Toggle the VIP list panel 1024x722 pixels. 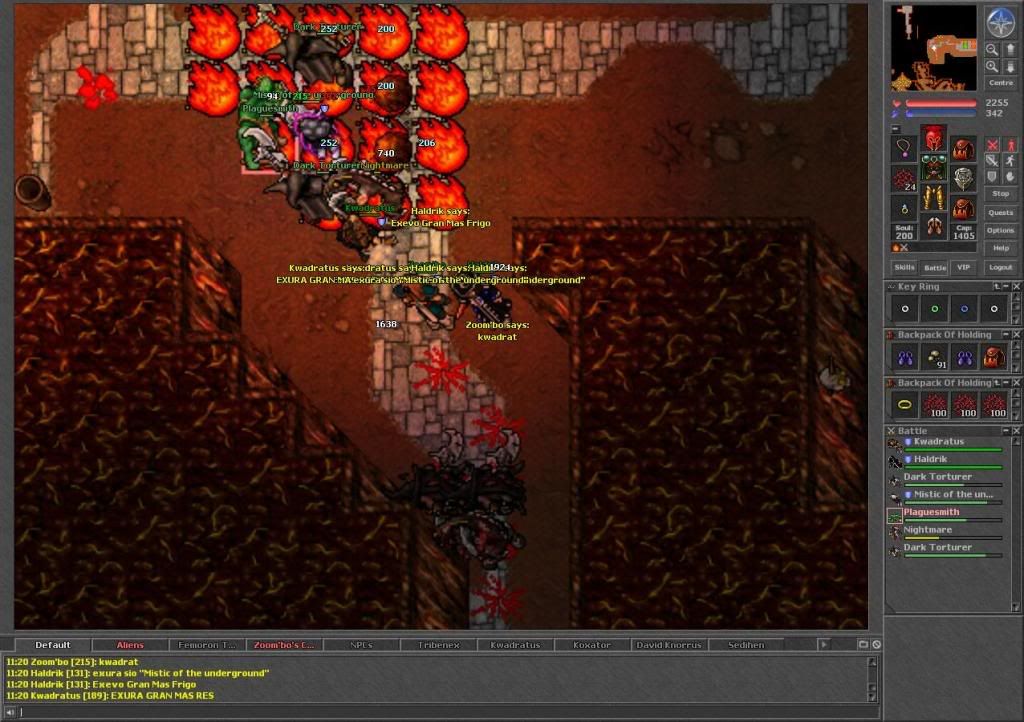point(964,268)
